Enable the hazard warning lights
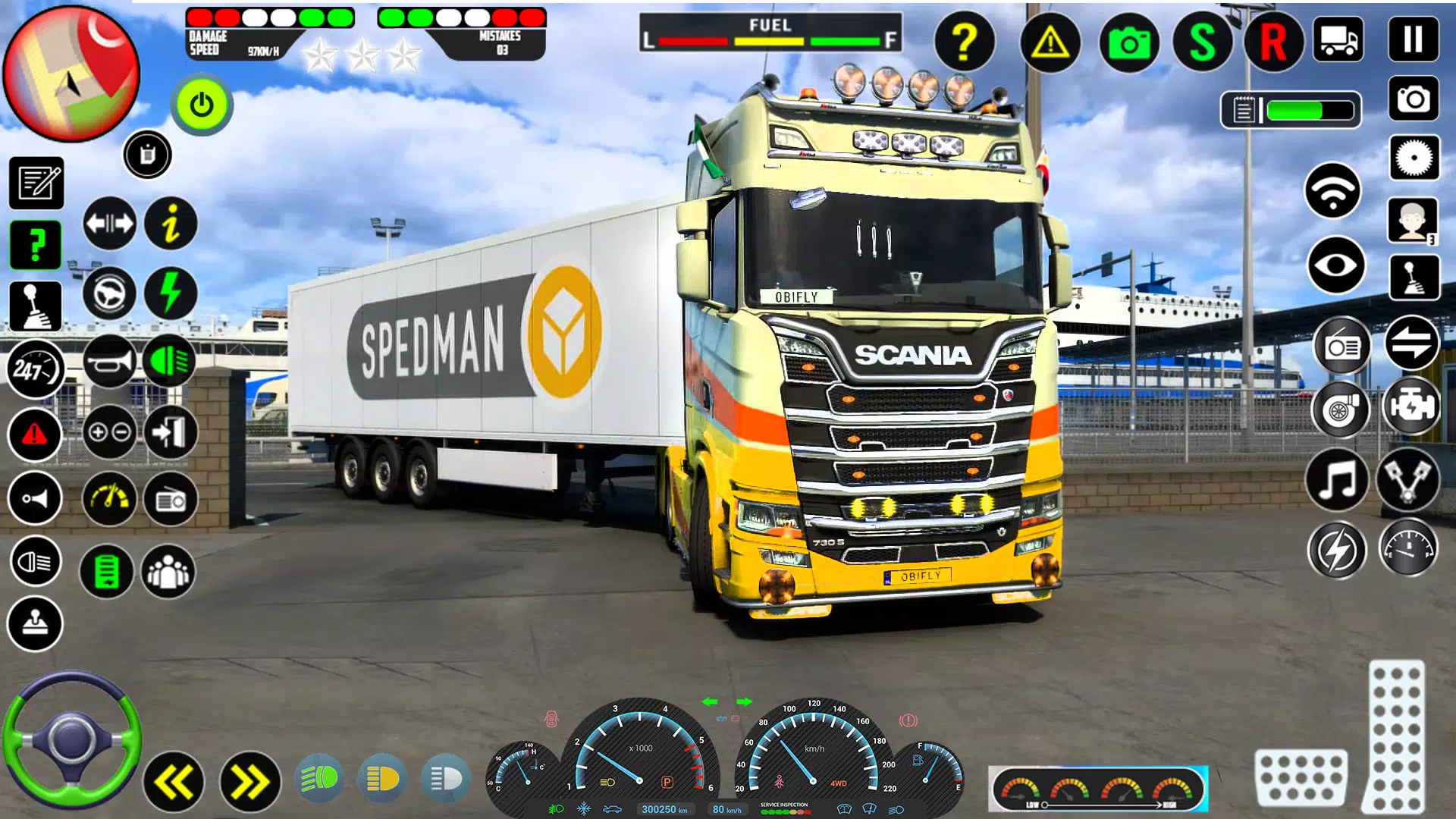The image size is (1456, 819). tap(36, 433)
